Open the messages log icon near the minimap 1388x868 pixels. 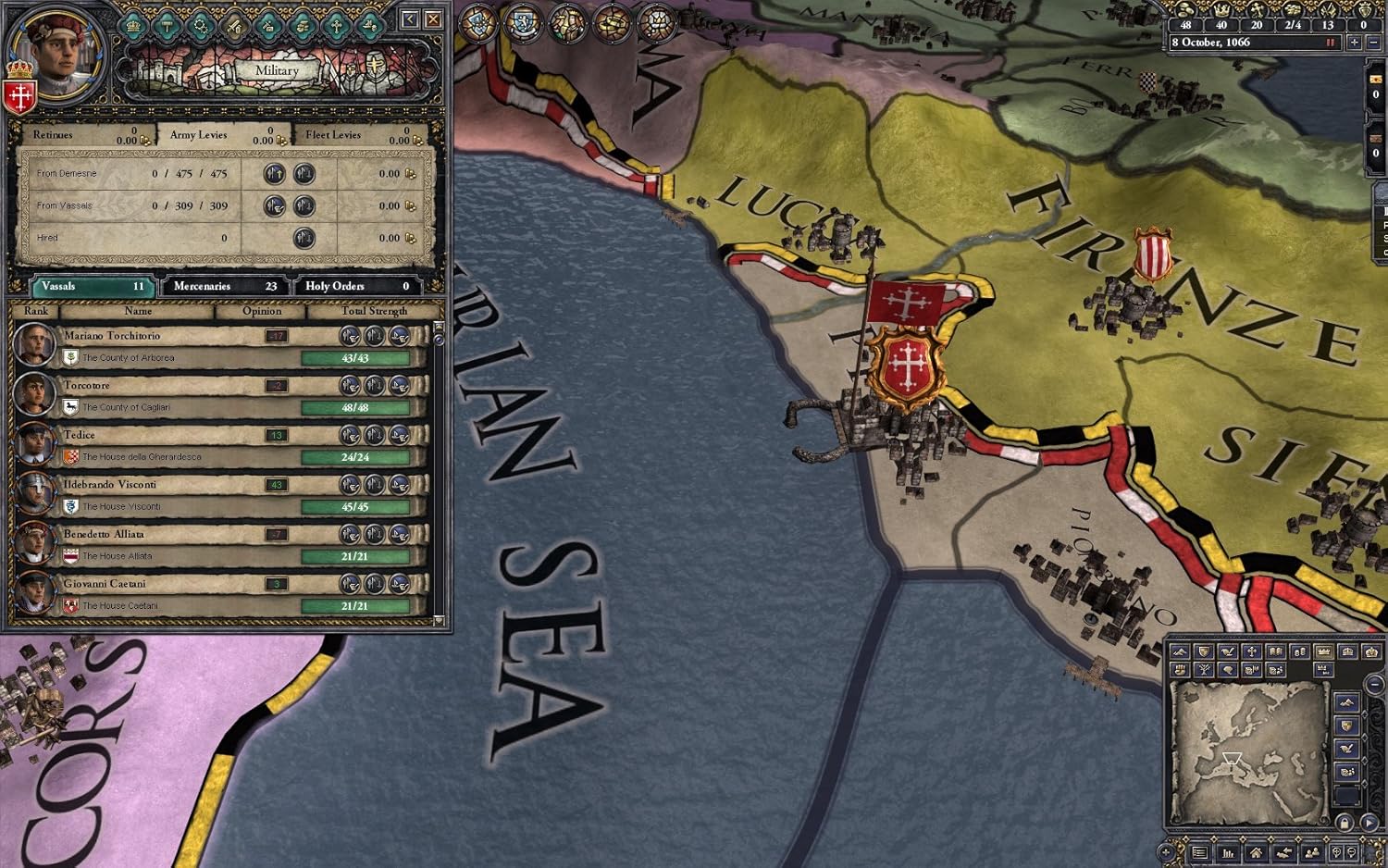[x=1200, y=853]
